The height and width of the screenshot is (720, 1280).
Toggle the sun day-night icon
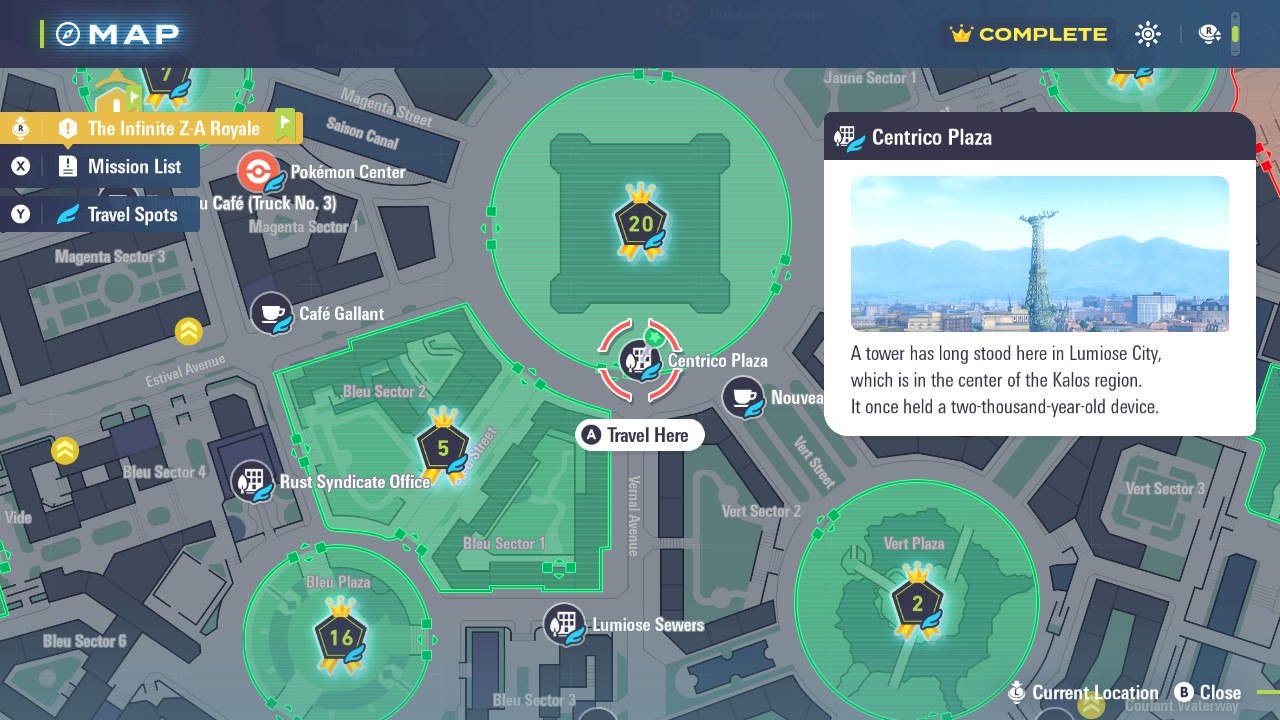point(1147,35)
